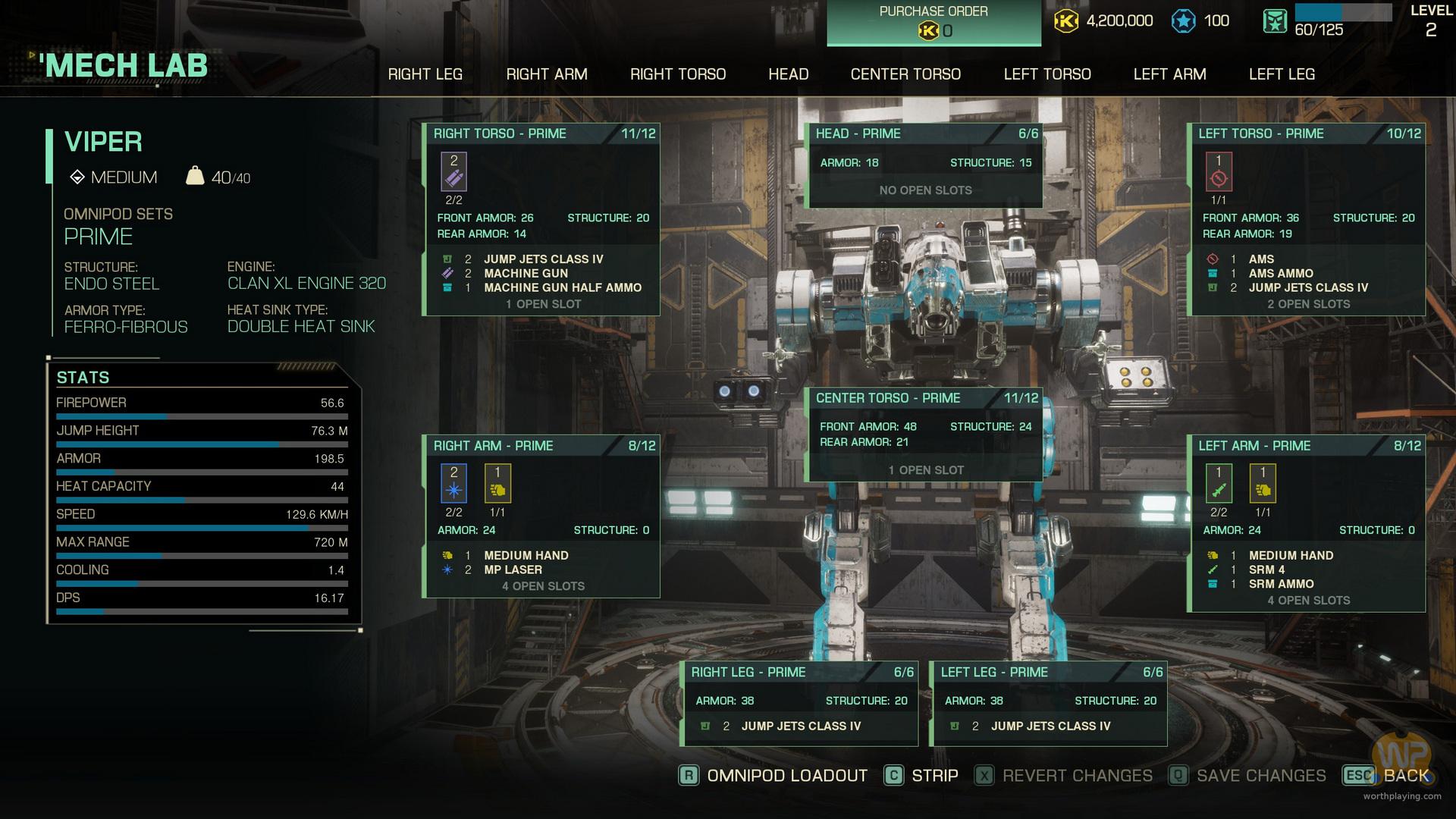This screenshot has width=1456, height=819.
Task: Switch to the Right Leg tab
Action: pos(425,74)
